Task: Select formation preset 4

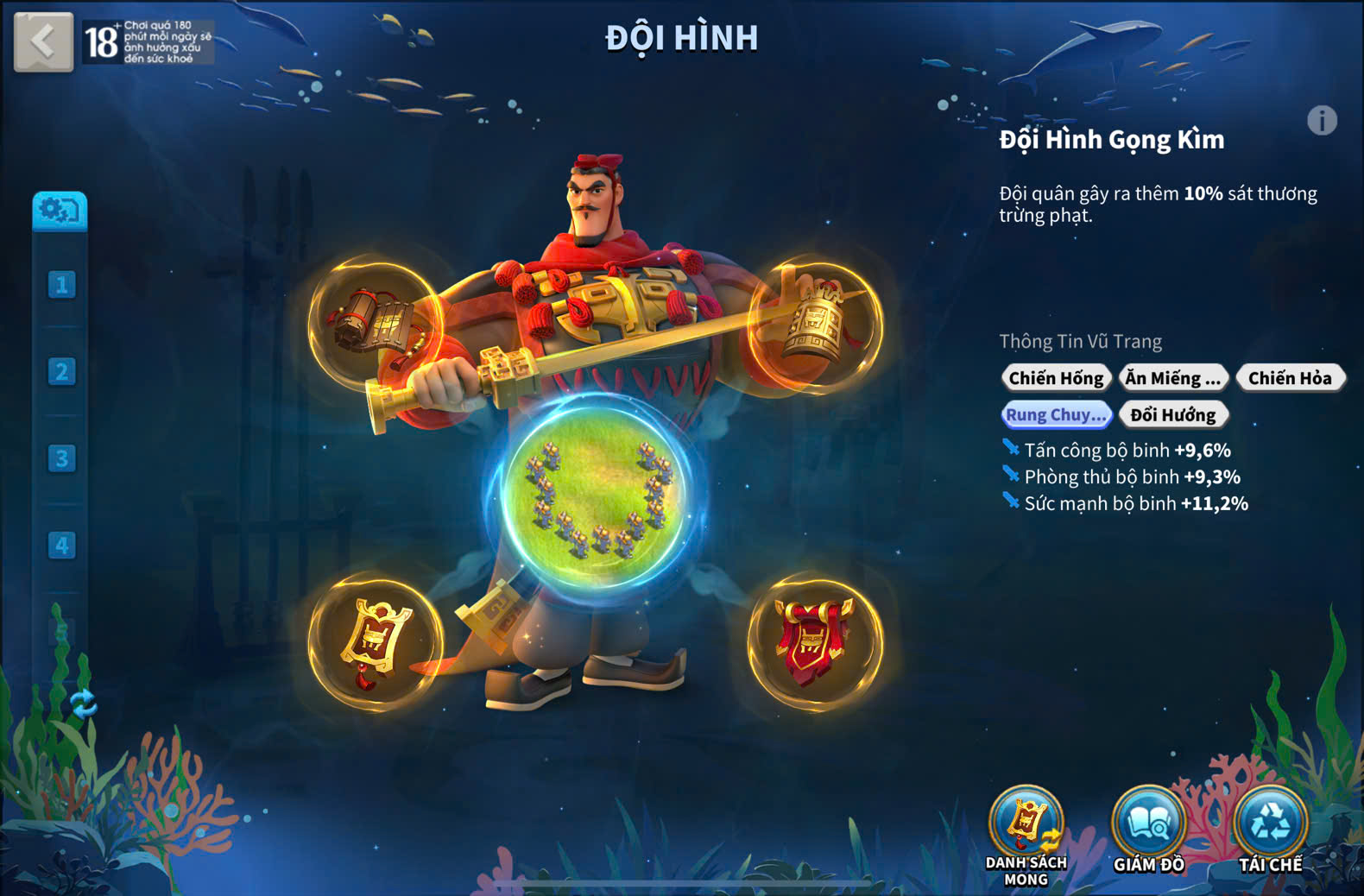Action: 61,546
